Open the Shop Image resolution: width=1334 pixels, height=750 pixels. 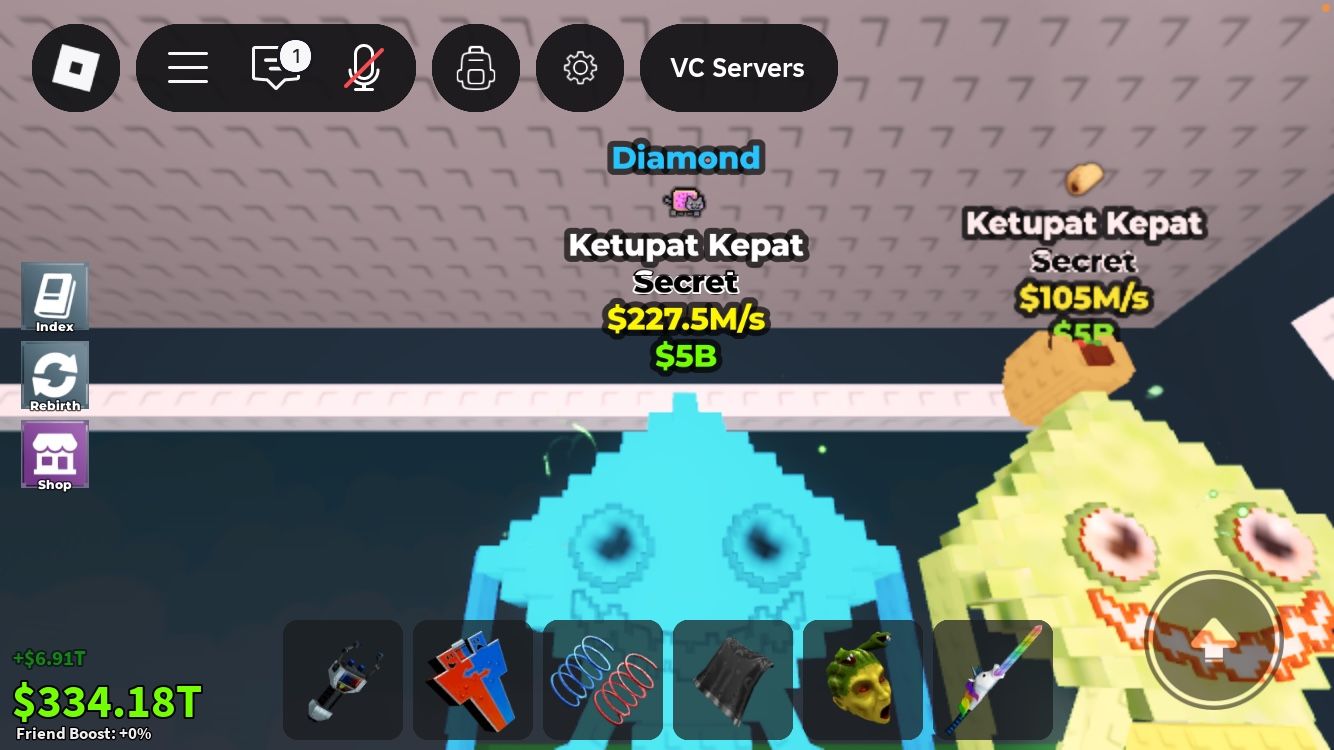tap(55, 454)
